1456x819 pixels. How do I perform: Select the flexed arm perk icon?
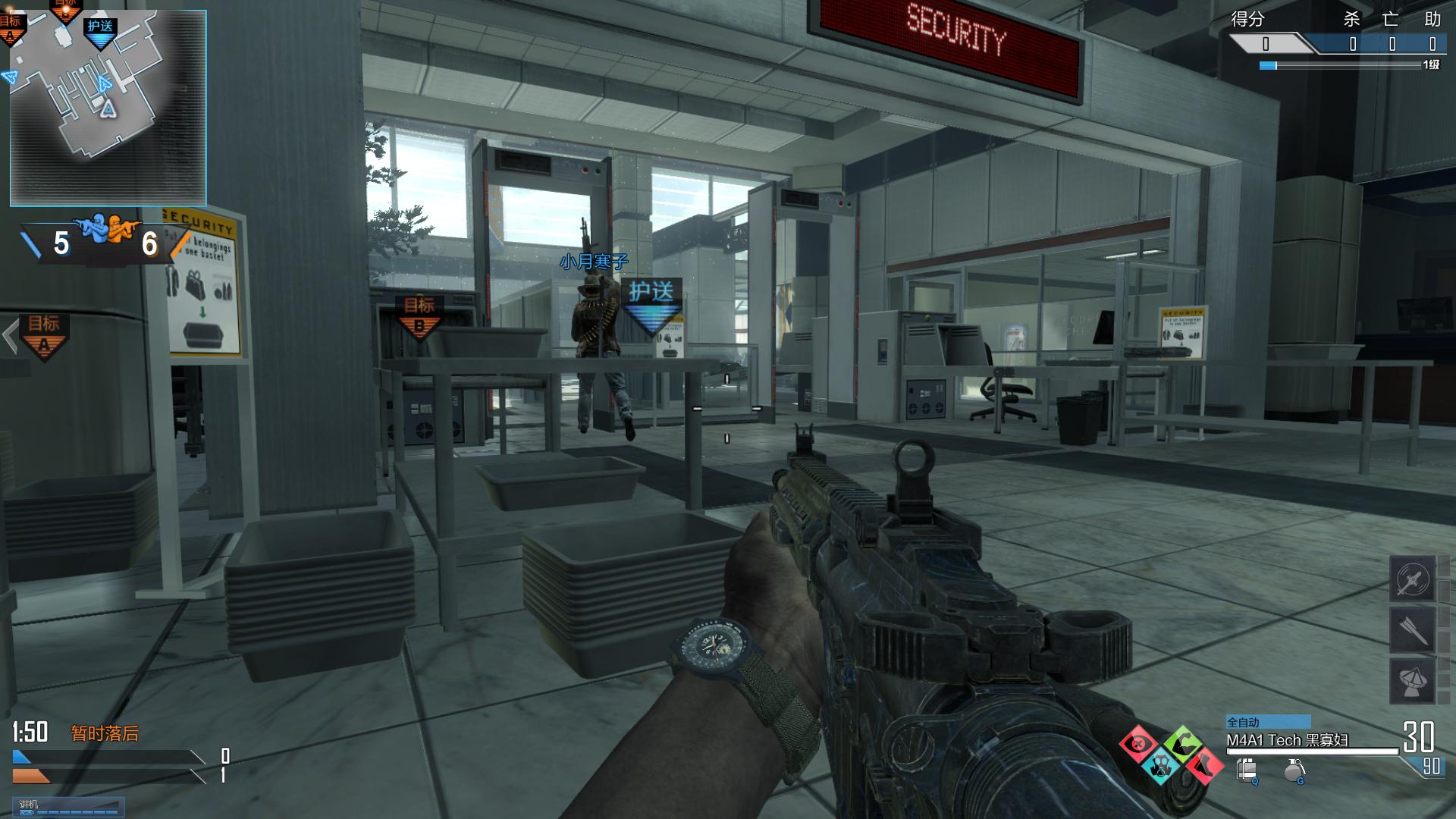tap(1181, 743)
